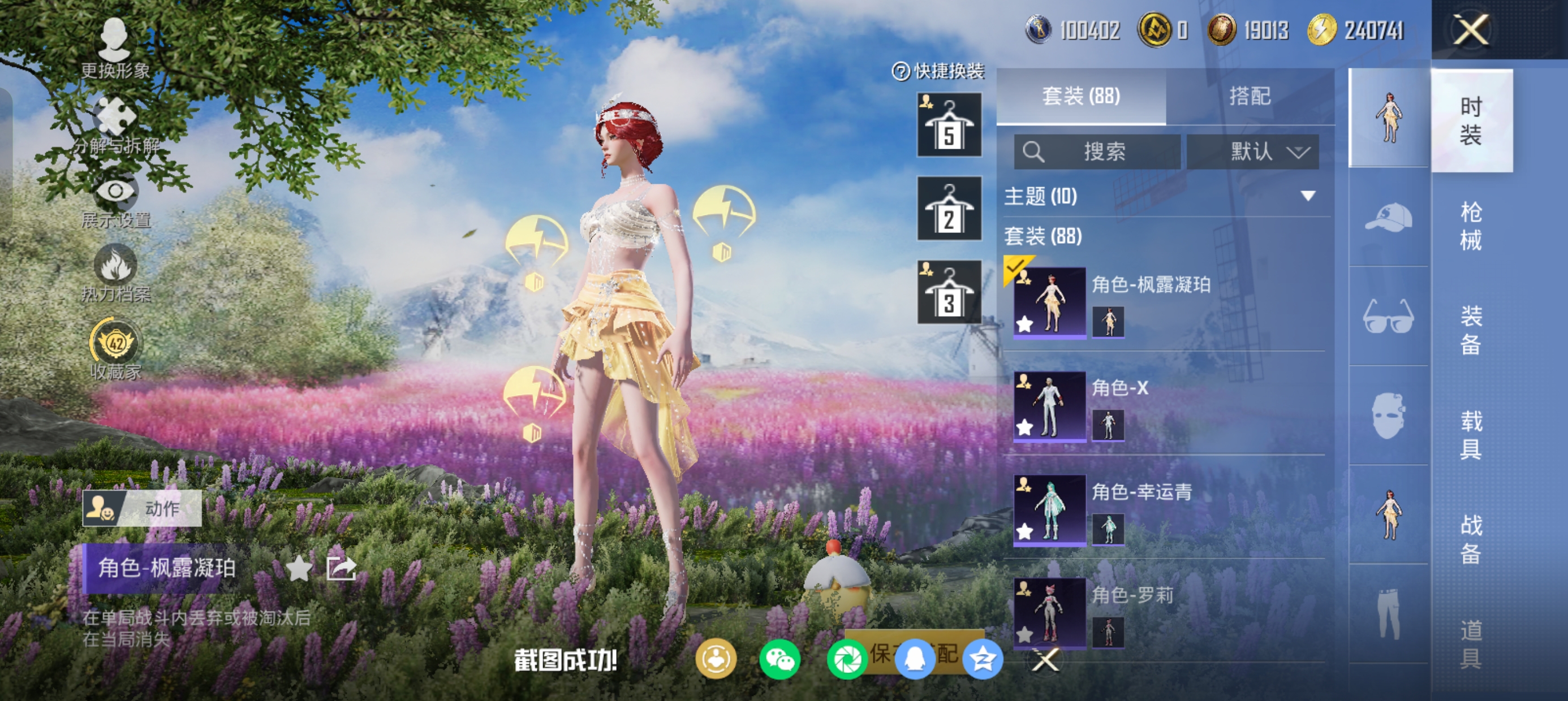This screenshot has height=701, width=1568.
Task: Share screenshot to WeChat
Action: pos(779,660)
